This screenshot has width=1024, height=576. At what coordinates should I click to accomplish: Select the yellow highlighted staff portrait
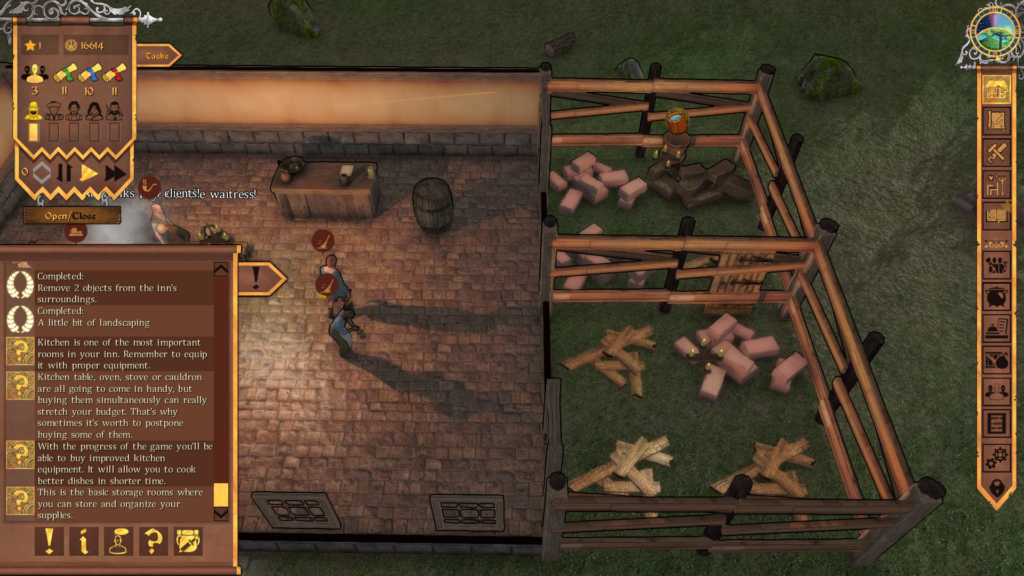click(x=34, y=109)
